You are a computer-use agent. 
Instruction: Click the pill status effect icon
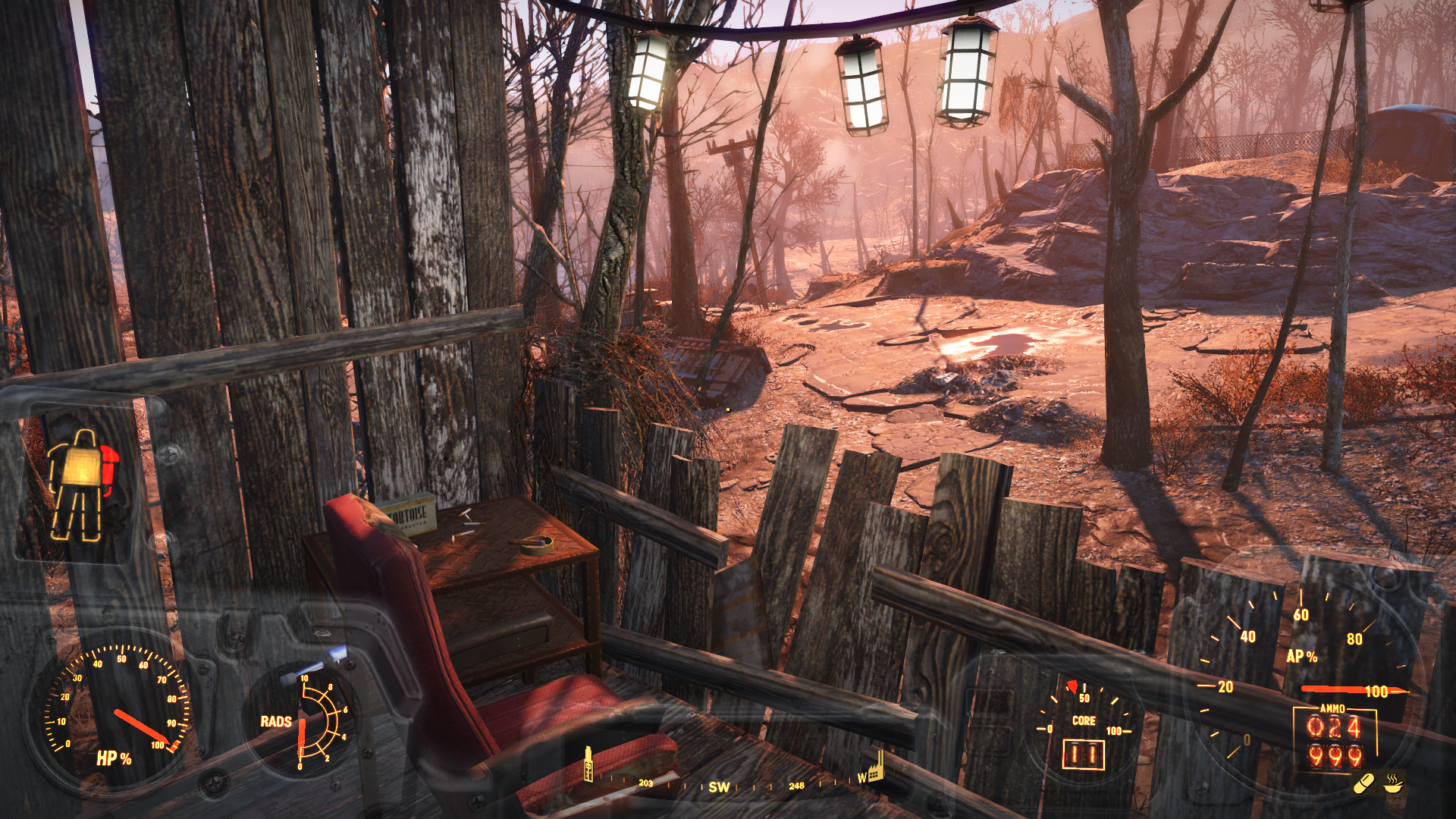(1363, 783)
